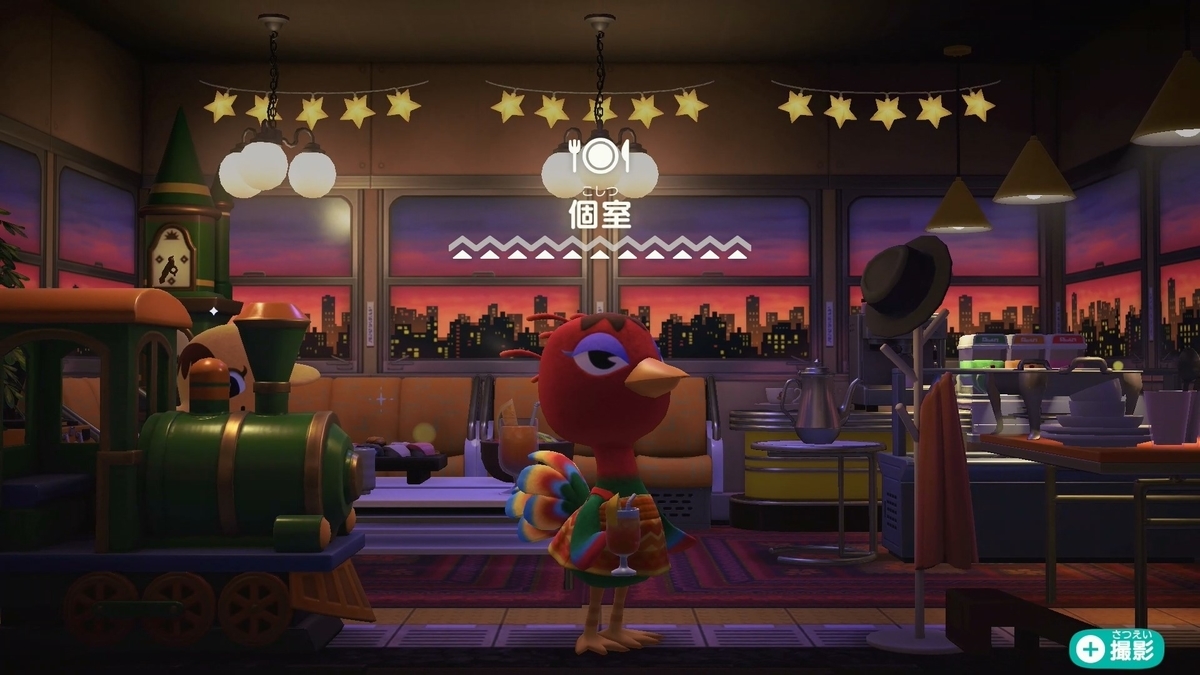Start the 撮影 photo shoot button
The width and height of the screenshot is (1200, 675).
1117,648
